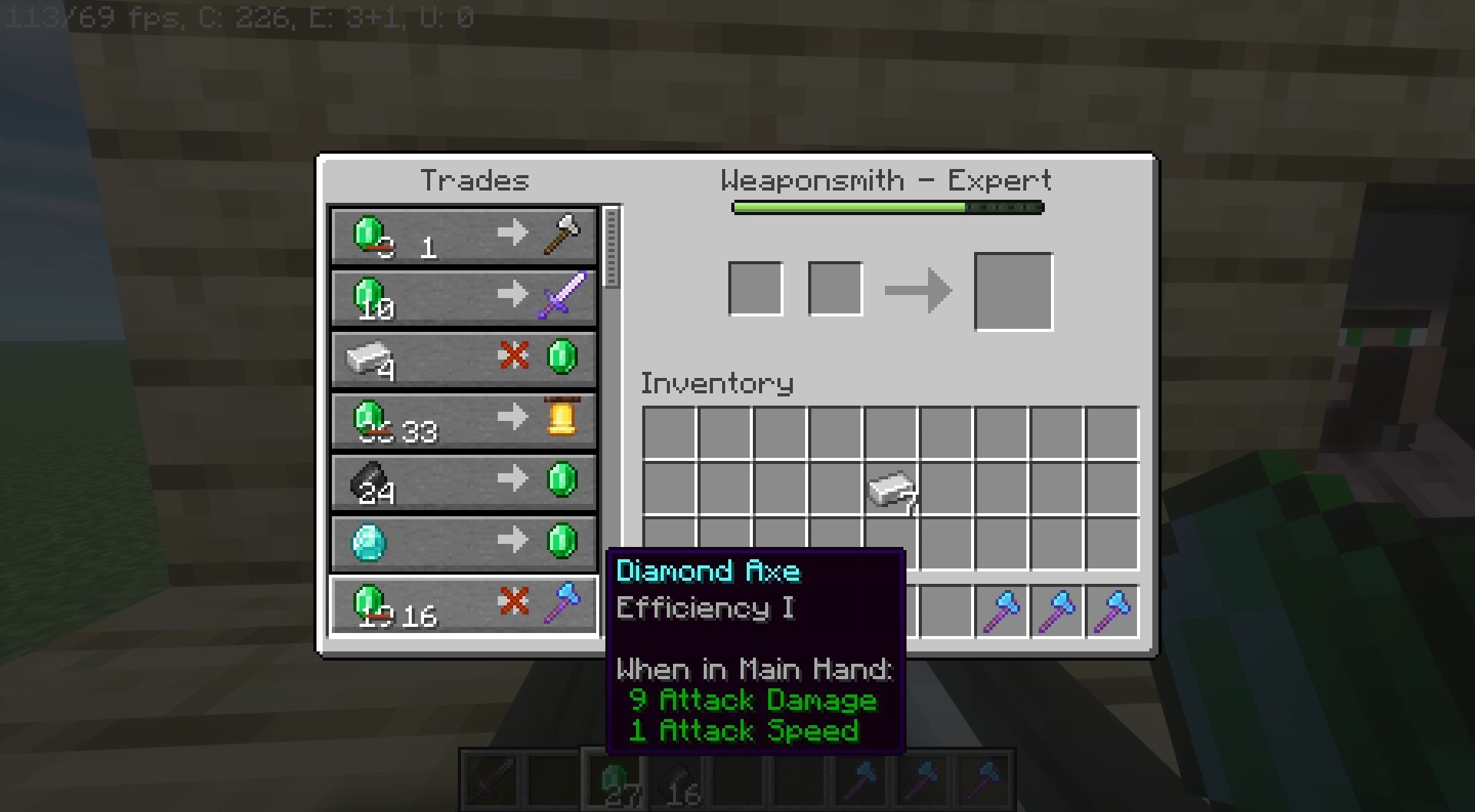
Task: Select the first trade slot input square
Action: tap(755, 288)
